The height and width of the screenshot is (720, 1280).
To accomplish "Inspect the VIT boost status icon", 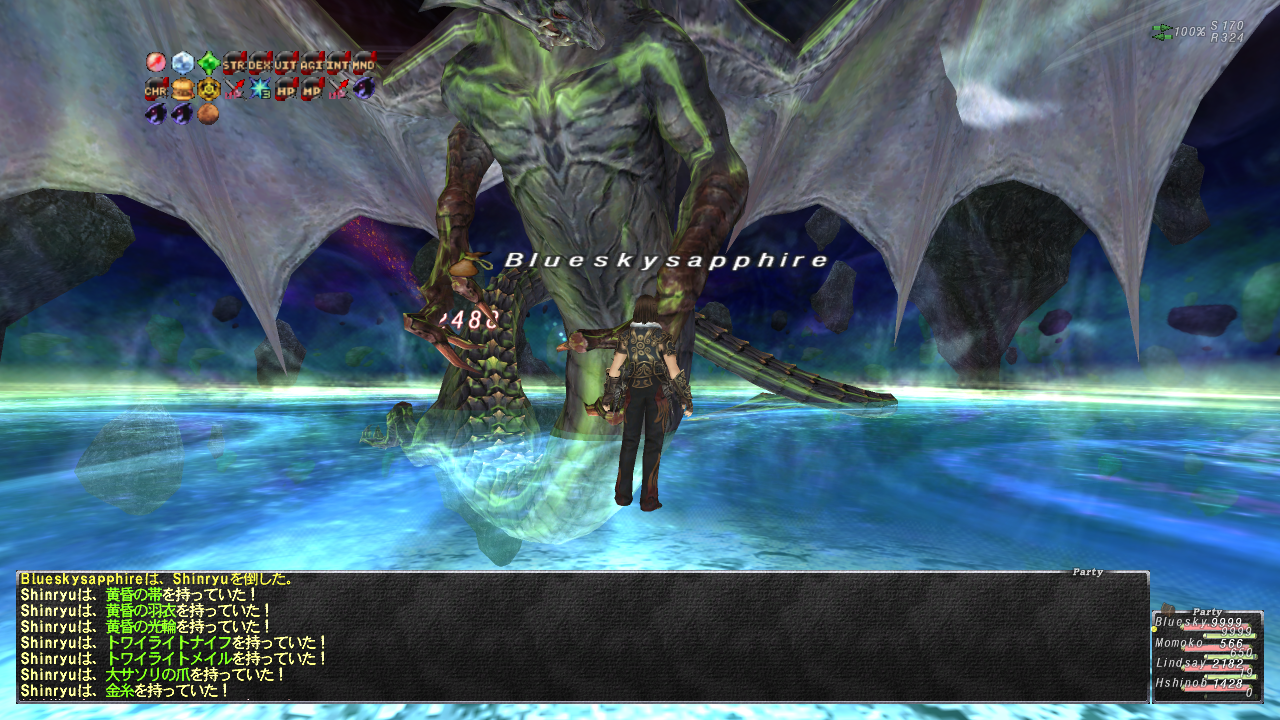I will click(x=286, y=64).
